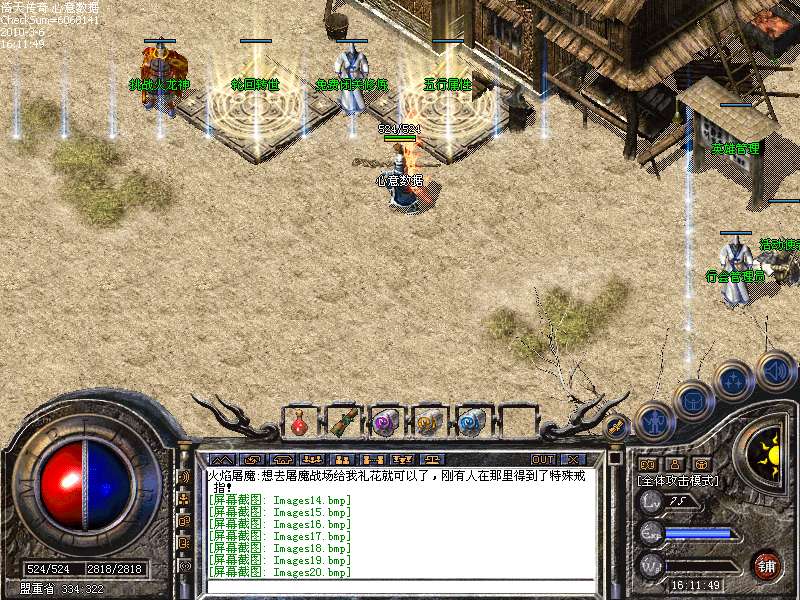800x600 pixels.
Task: Click the single-person icon above attack mode
Action: pyautogui.click(x=675, y=464)
